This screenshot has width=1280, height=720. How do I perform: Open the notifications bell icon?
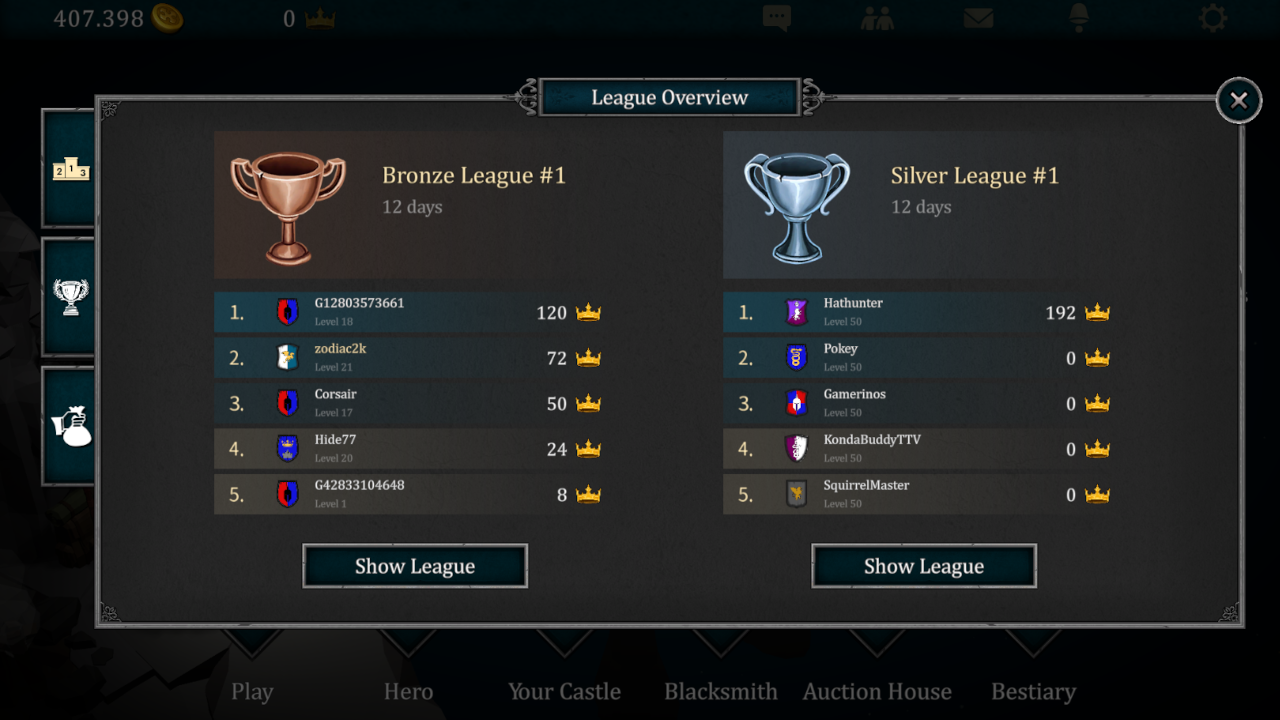pyautogui.click(x=1078, y=18)
